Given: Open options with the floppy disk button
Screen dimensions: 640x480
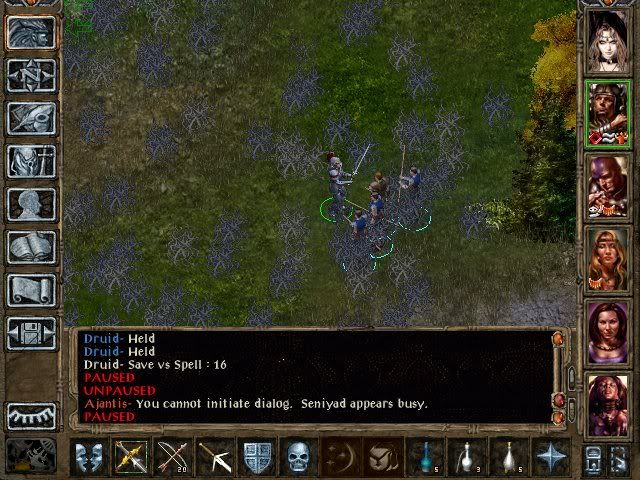Looking at the screenshot, I should click(31, 333).
